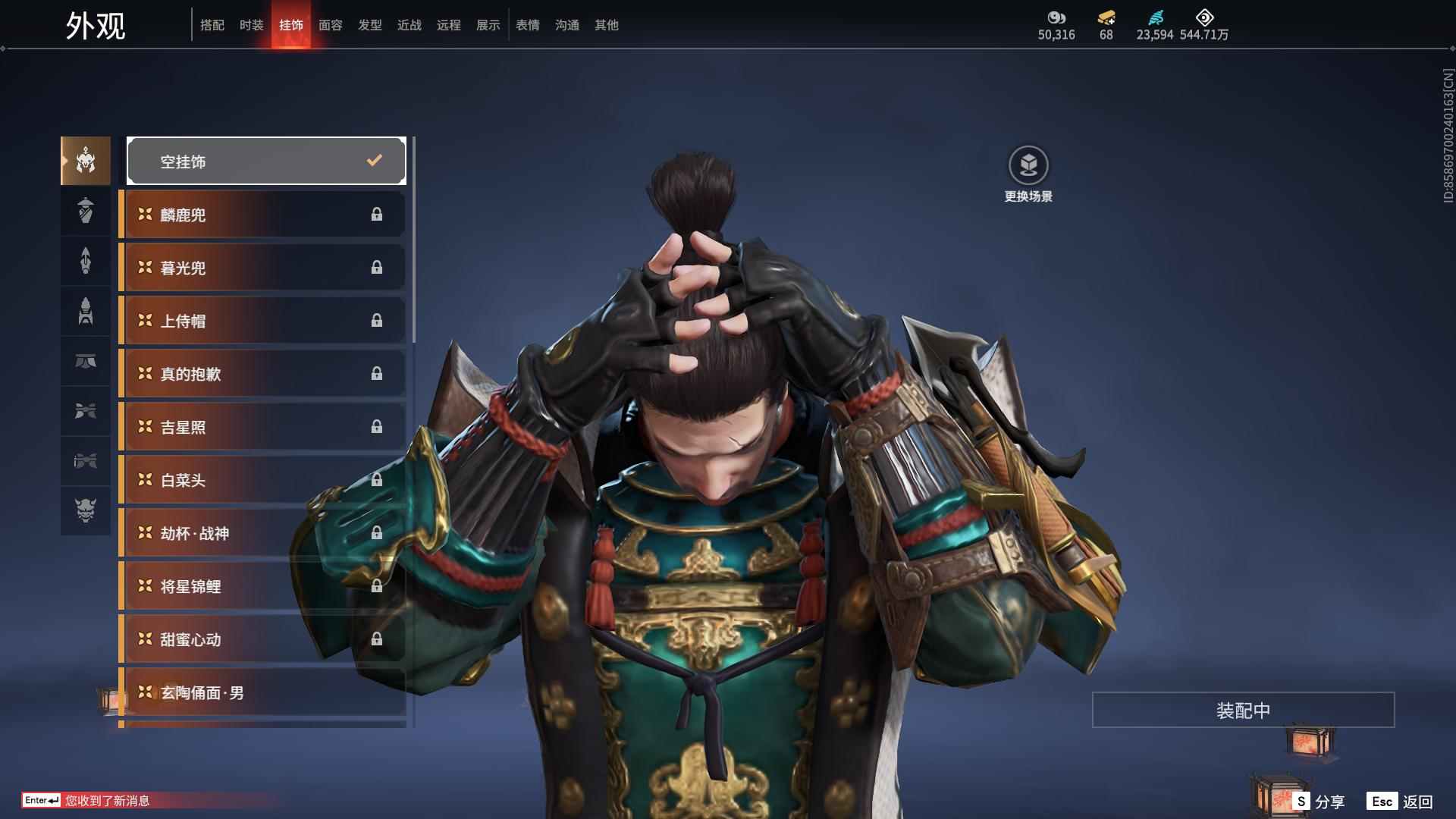The image size is (1456, 819).
Task: Open the waist skirt accessory category icon
Action: 85,362
